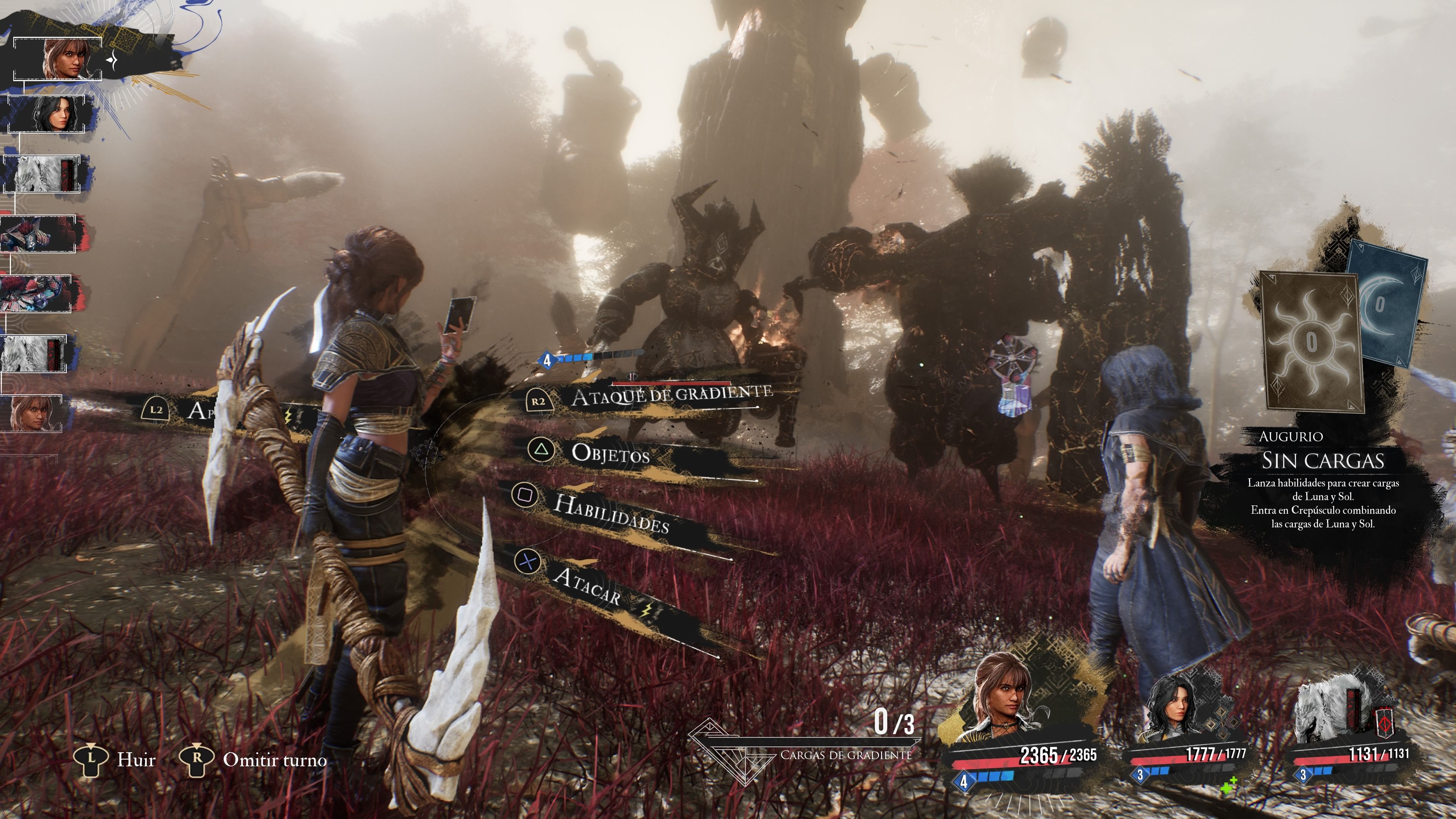Select Habilidades from the battle menu
Viewport: 1456px width, 819px height.
(x=610, y=513)
